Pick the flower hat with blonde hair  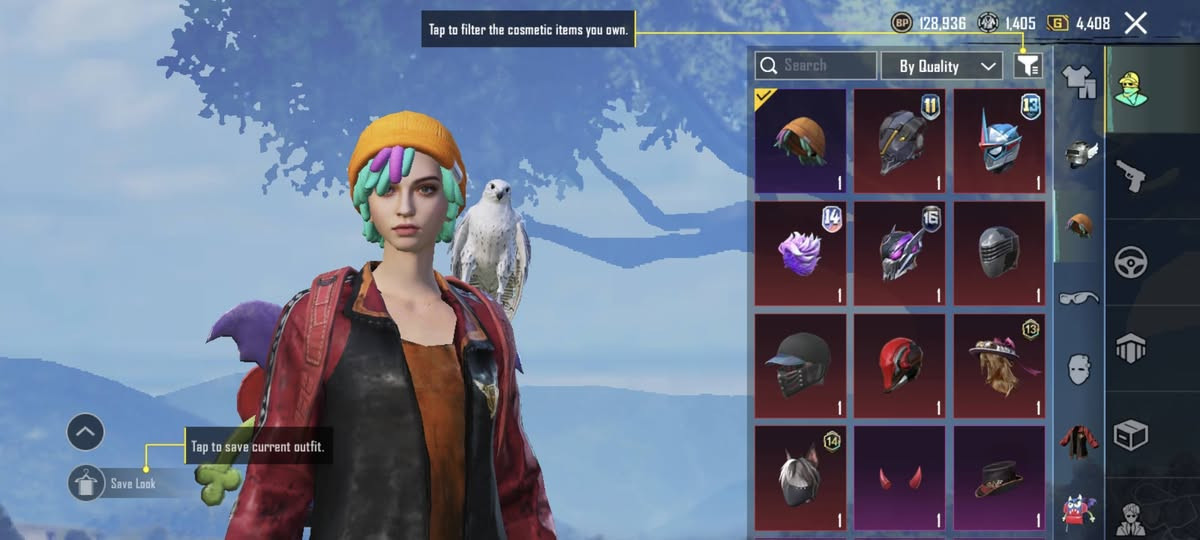point(998,365)
